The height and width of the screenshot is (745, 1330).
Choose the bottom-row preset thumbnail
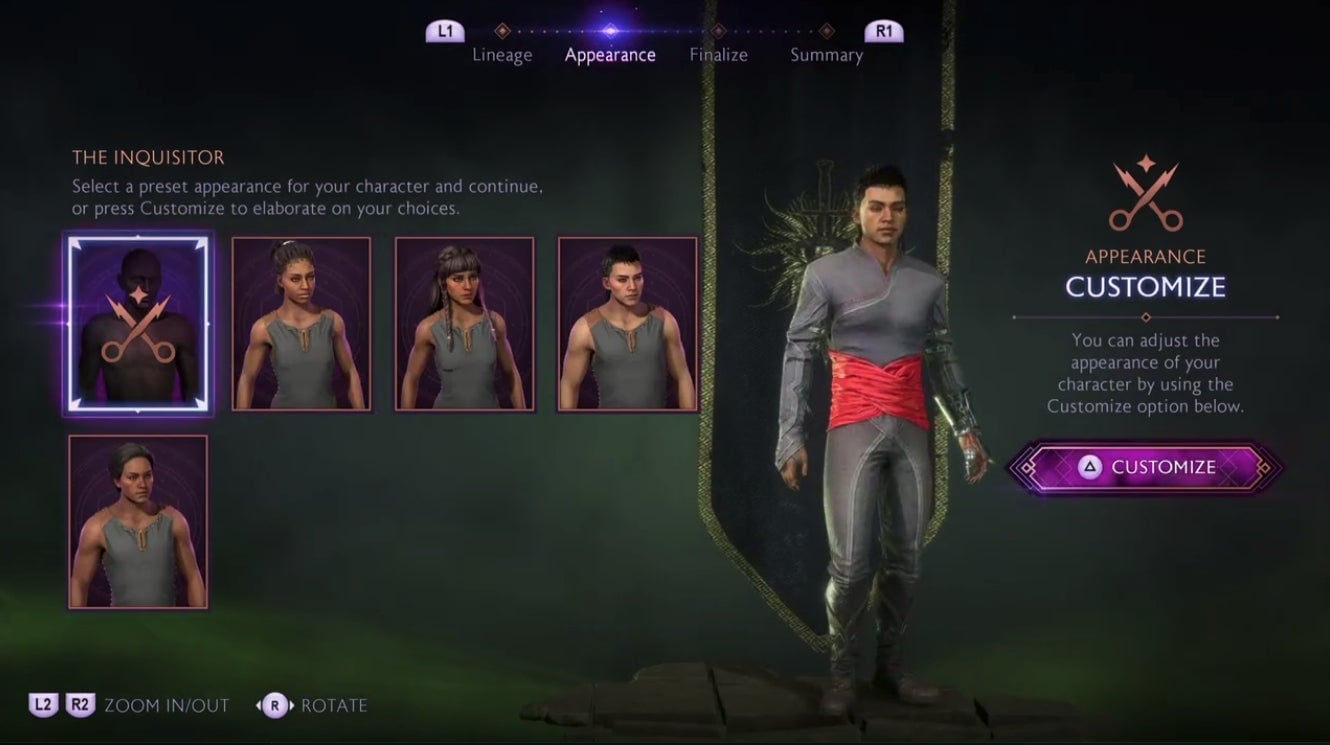pyautogui.click(x=137, y=524)
